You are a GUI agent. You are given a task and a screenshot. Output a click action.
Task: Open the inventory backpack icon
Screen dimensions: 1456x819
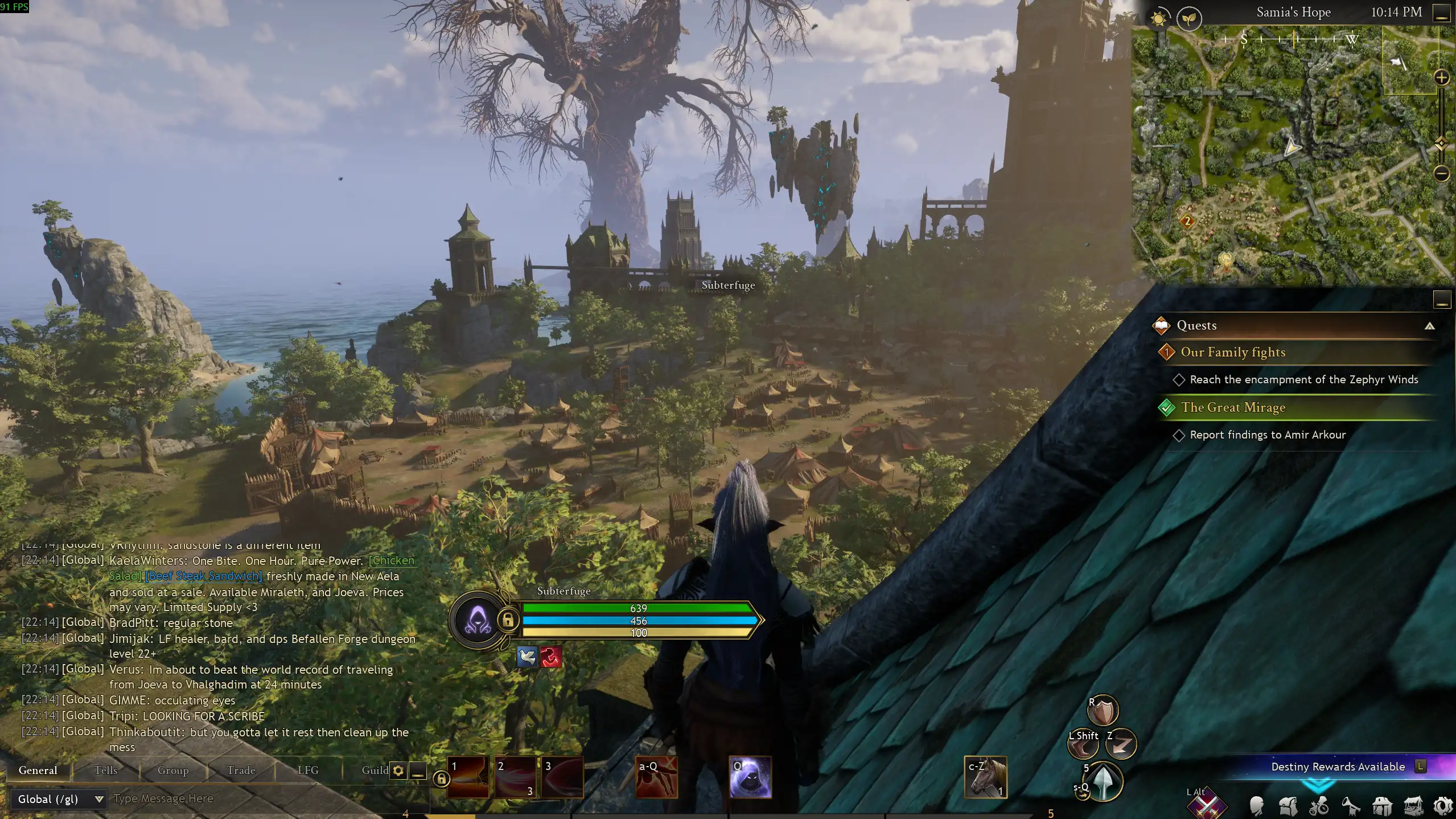pos(1288,805)
